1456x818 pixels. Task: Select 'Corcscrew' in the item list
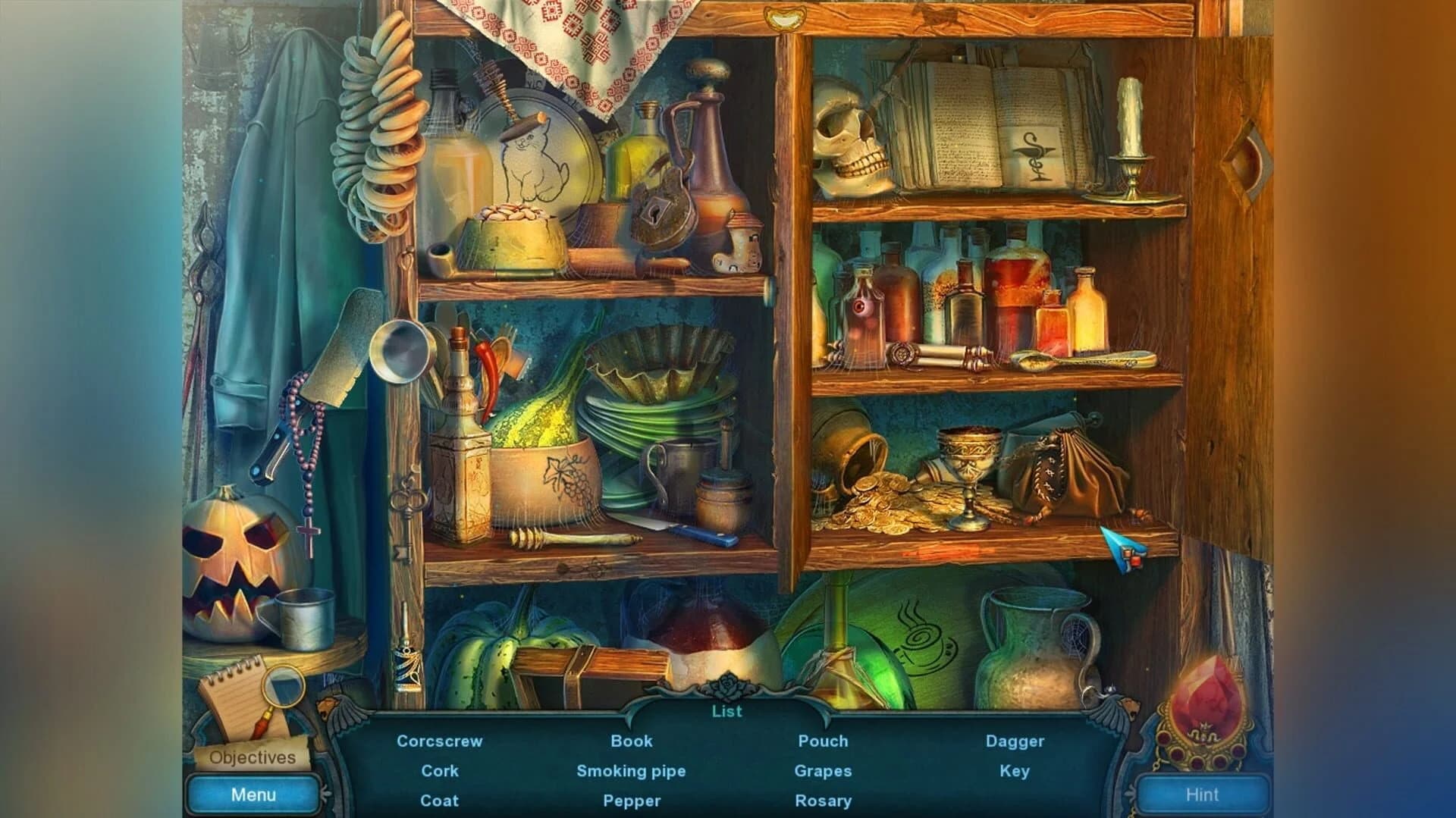[440, 741]
